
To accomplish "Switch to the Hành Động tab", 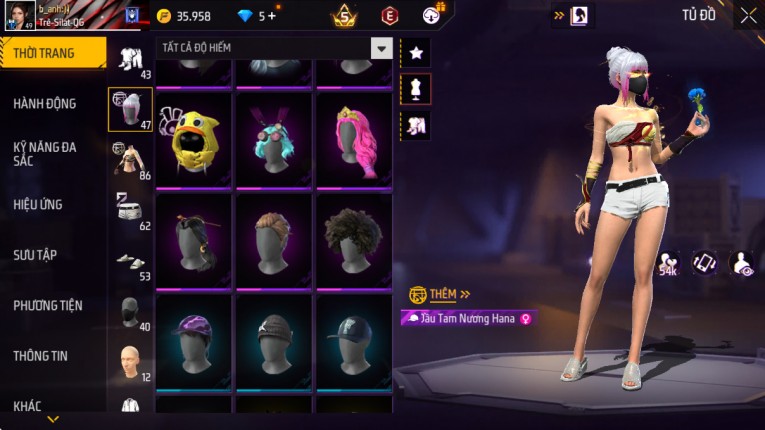I will point(45,103).
